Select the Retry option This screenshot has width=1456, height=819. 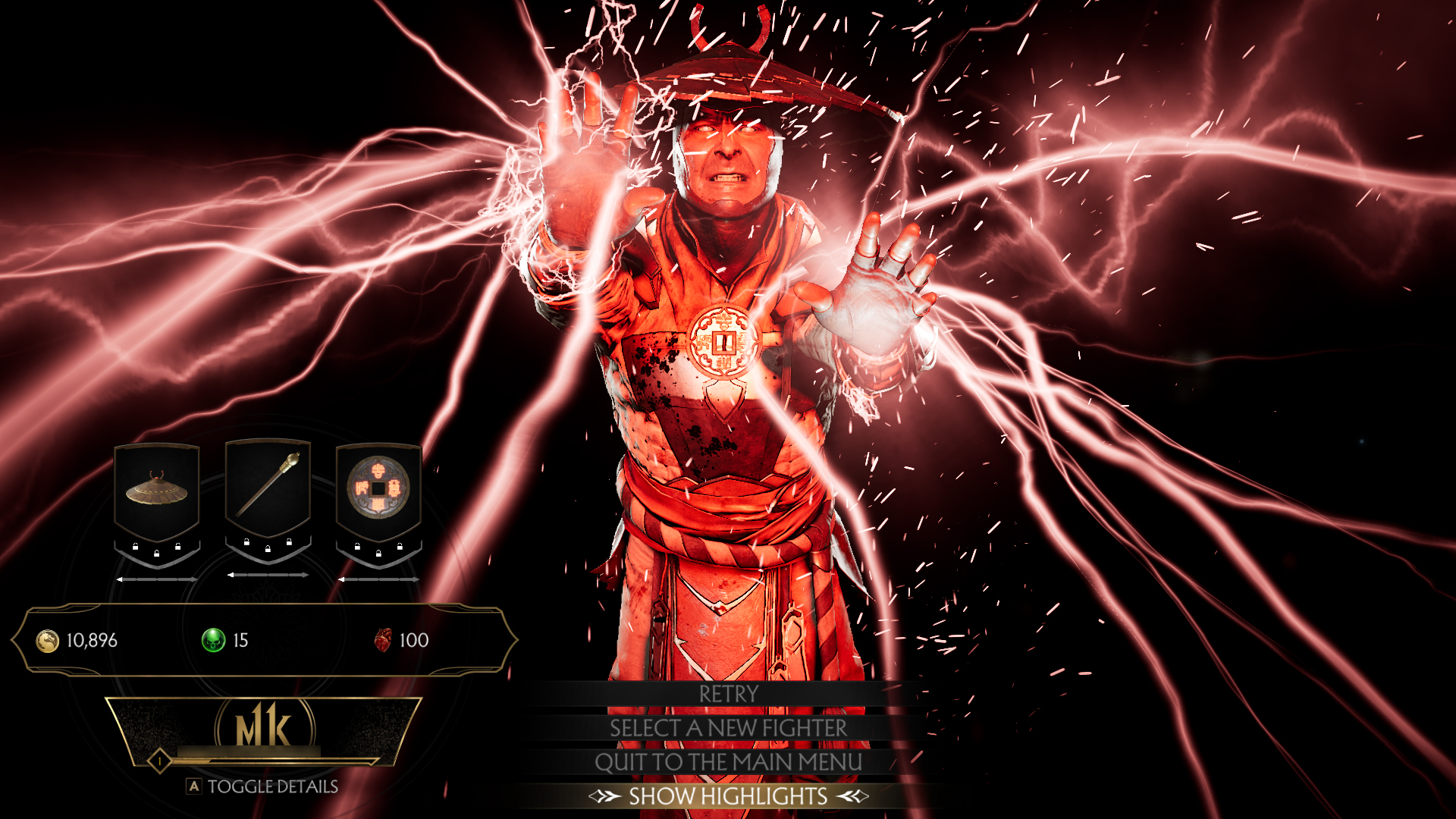[728, 694]
